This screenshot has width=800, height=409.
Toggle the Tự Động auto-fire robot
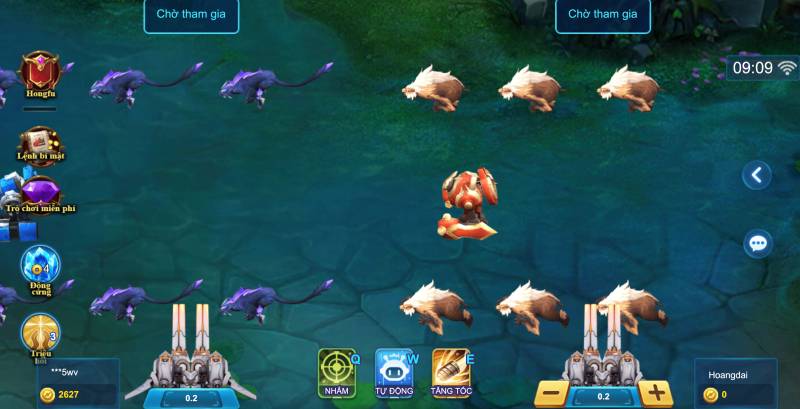[394, 372]
